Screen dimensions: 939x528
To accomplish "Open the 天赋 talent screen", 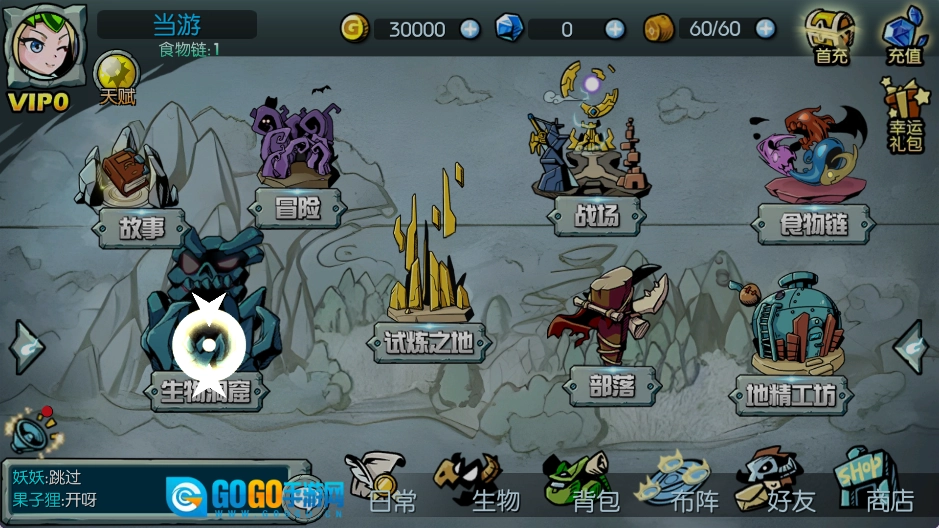I will [x=116, y=79].
